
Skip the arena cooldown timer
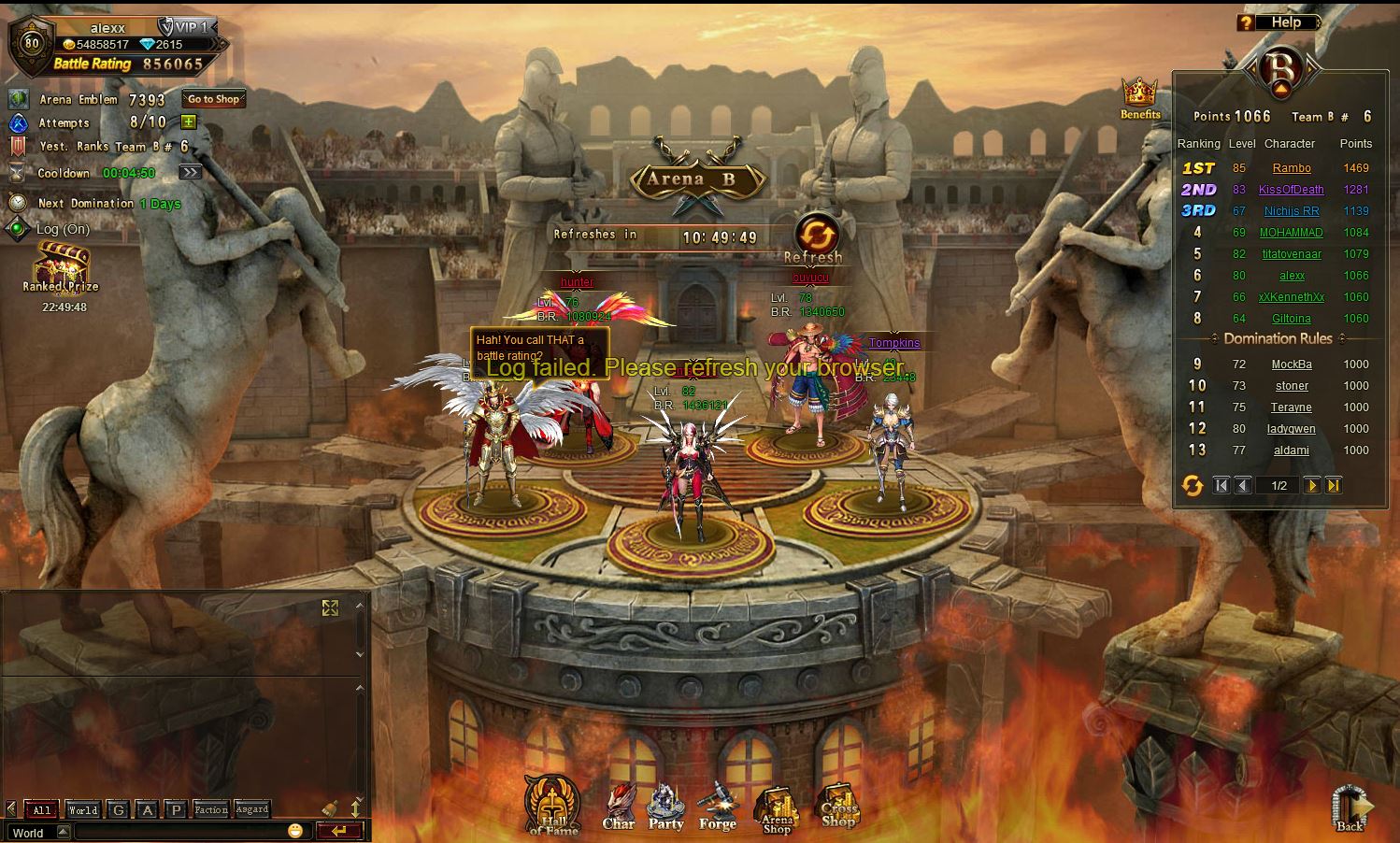[190, 173]
